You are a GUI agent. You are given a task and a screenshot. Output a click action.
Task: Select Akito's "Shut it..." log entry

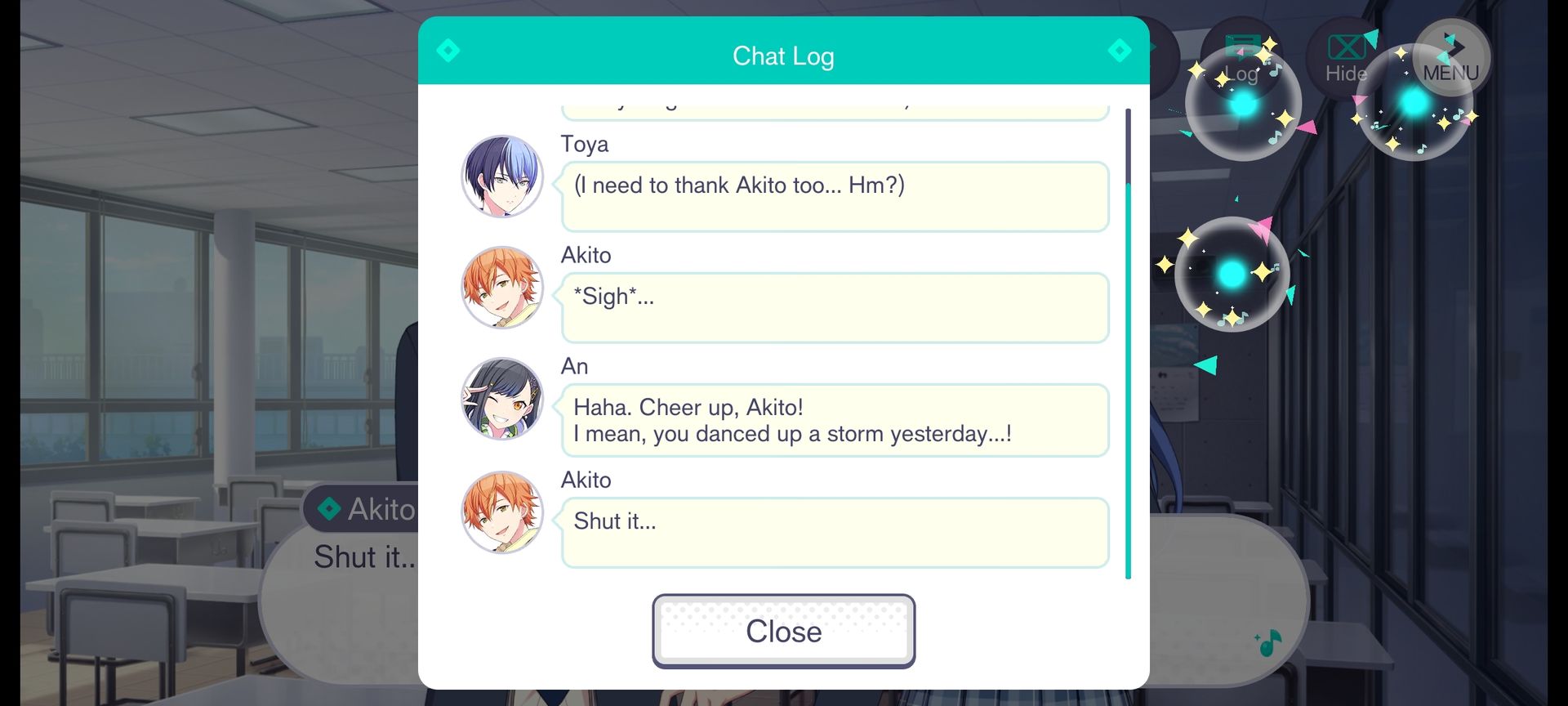834,532
